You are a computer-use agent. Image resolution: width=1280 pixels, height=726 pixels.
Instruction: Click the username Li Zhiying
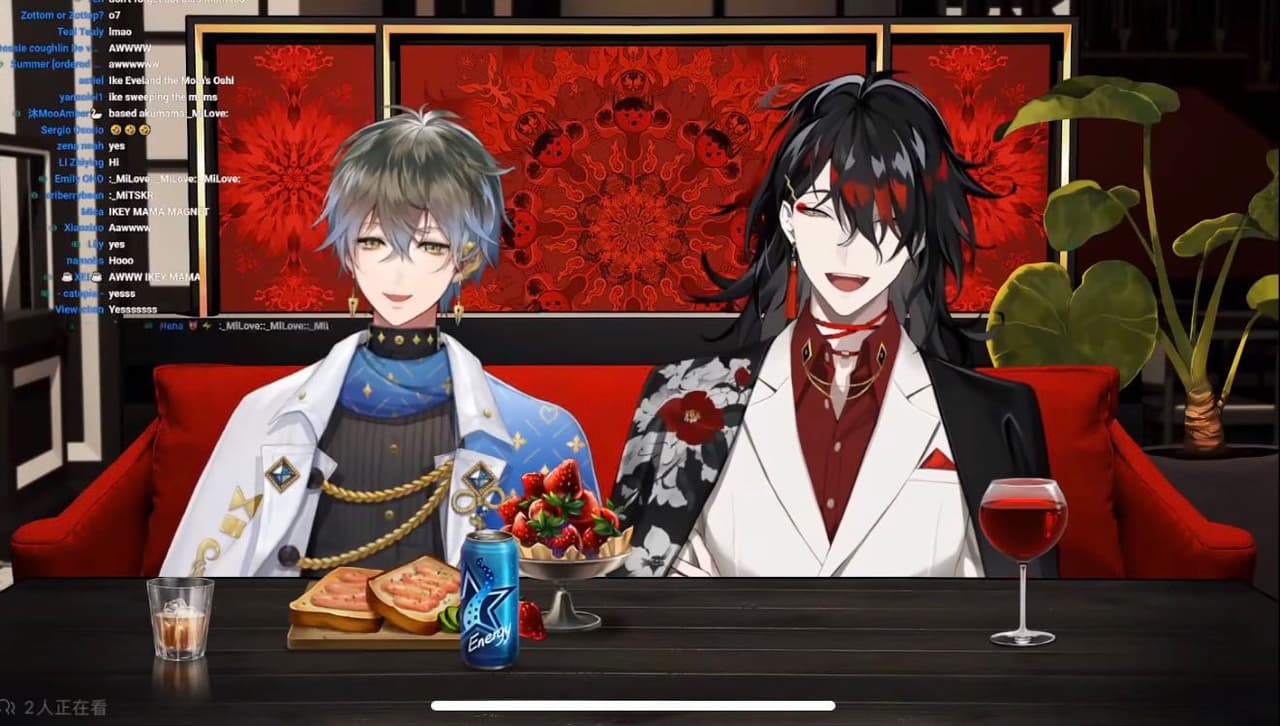coord(78,161)
